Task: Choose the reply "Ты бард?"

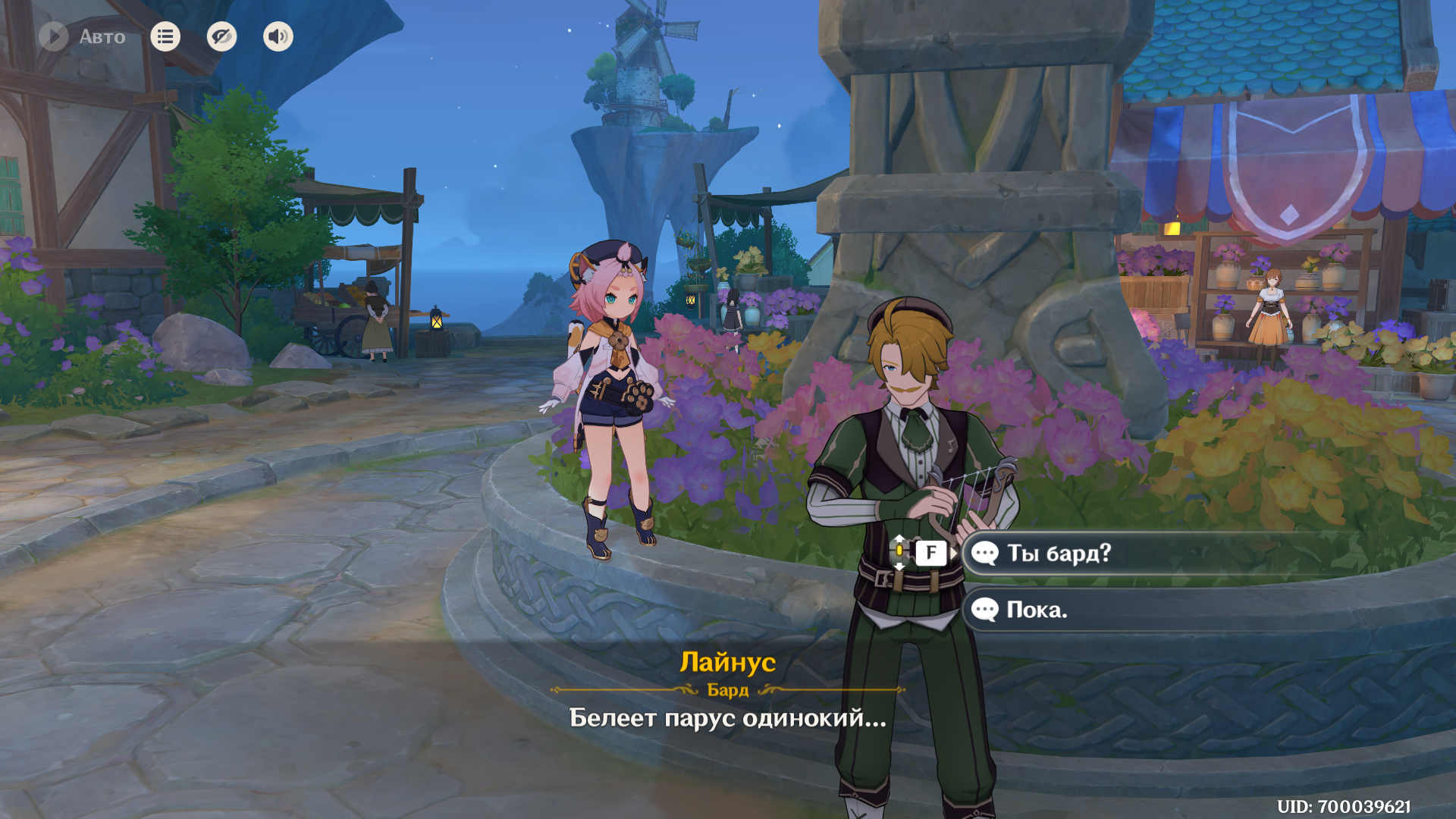Action: 1059,554
